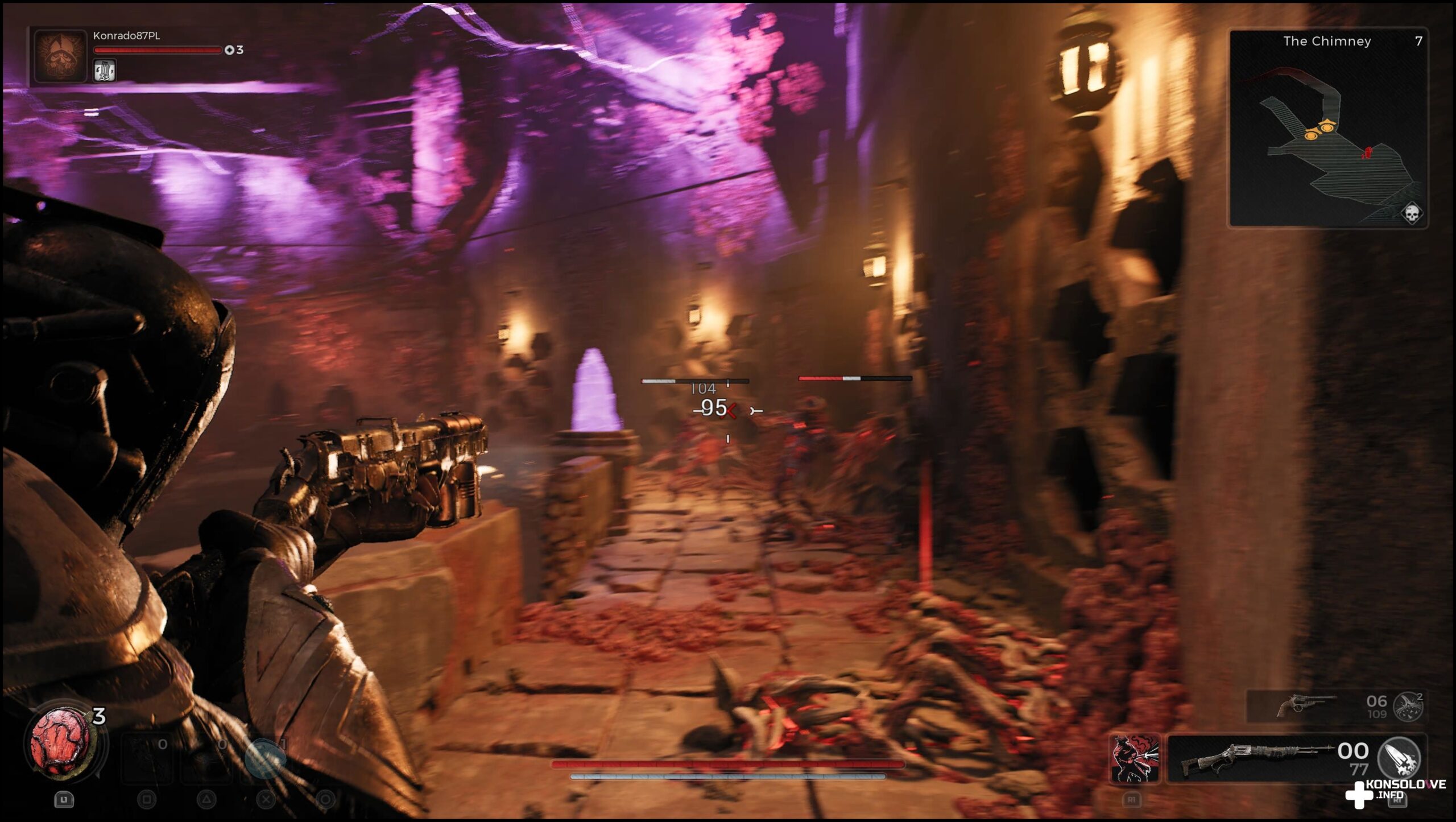Viewport: 1456px width, 822px height.
Task: Click the skull marker on minimap
Action: tap(1411, 214)
